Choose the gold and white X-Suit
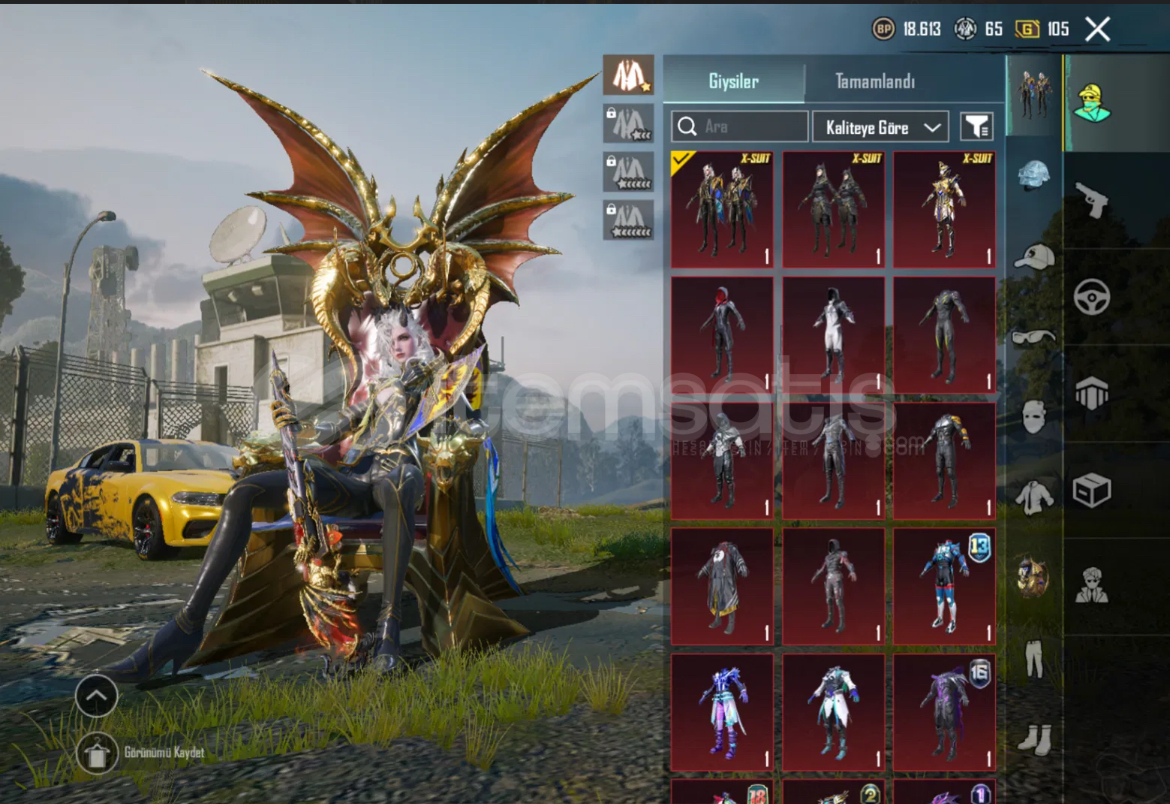 (x=944, y=210)
